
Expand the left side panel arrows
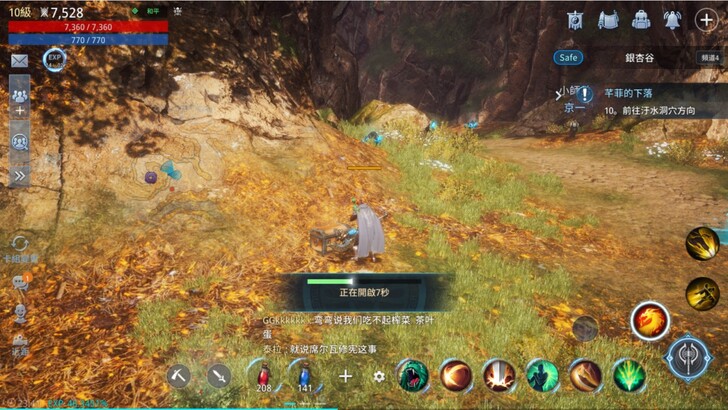(x=19, y=174)
